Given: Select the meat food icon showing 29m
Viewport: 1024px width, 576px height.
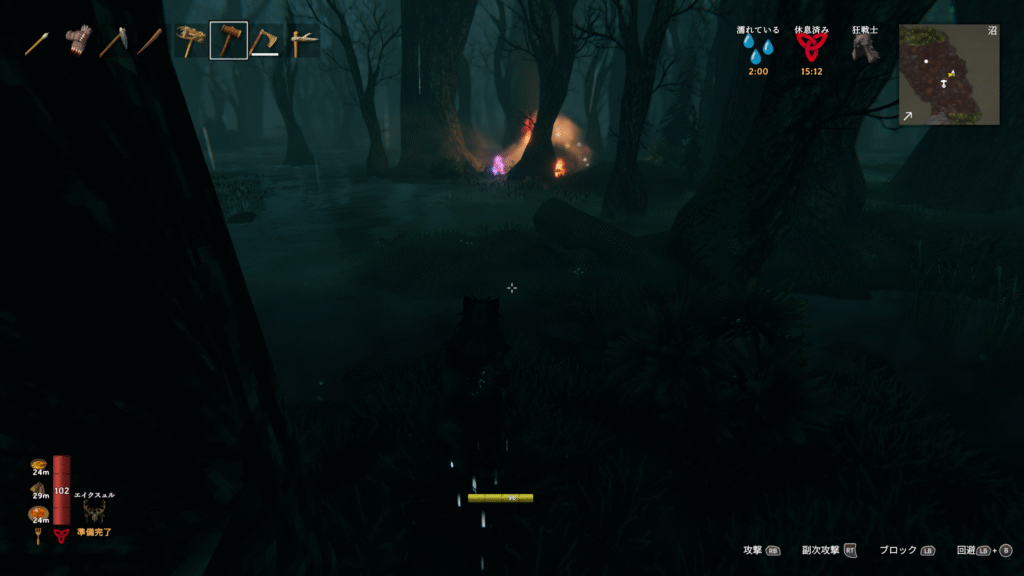Looking at the screenshot, I should coord(38,489).
